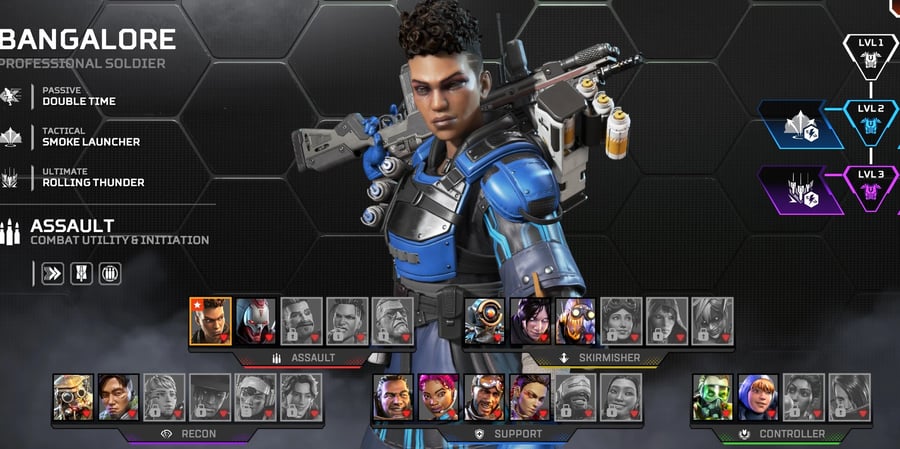
Task: Select Bangalore's highlighted portrait in the Assault row
Action: (210, 321)
